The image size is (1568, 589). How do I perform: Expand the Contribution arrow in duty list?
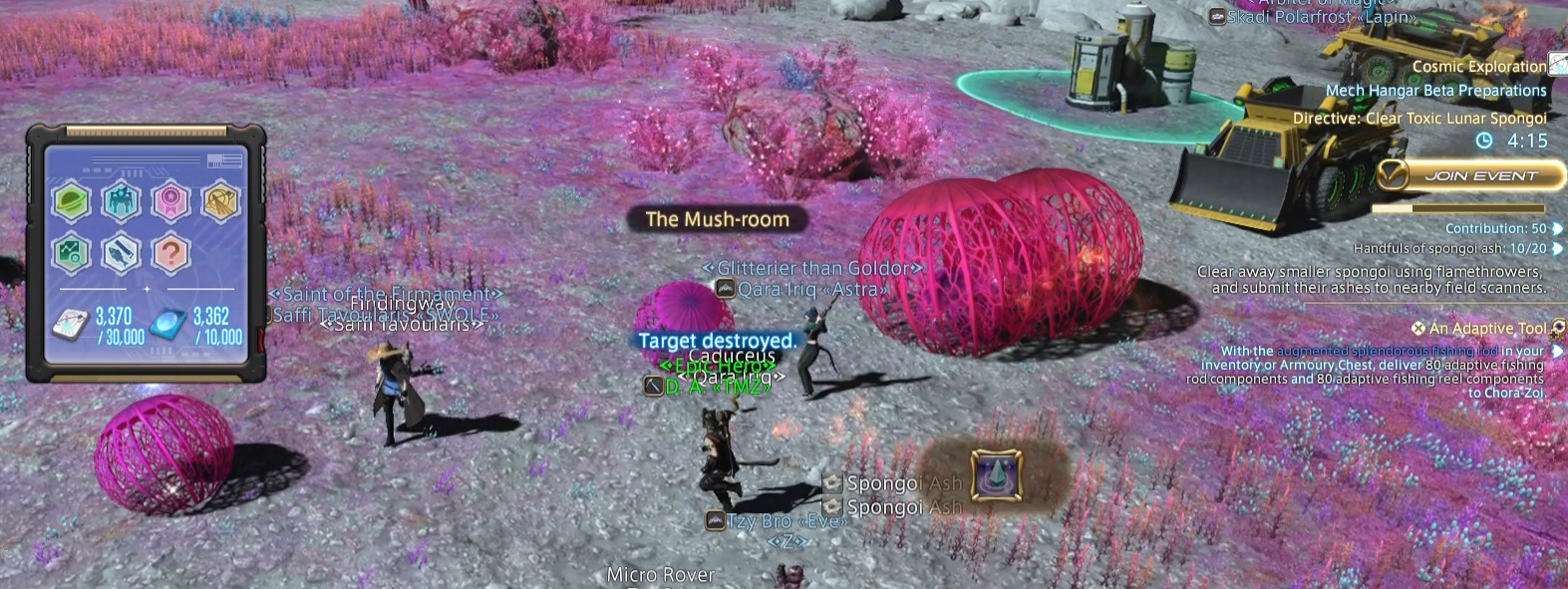click(1557, 229)
